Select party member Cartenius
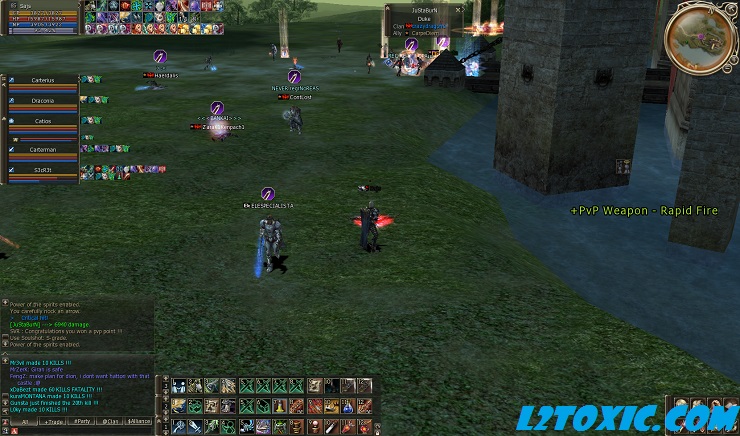740x436 pixels. 43,79
